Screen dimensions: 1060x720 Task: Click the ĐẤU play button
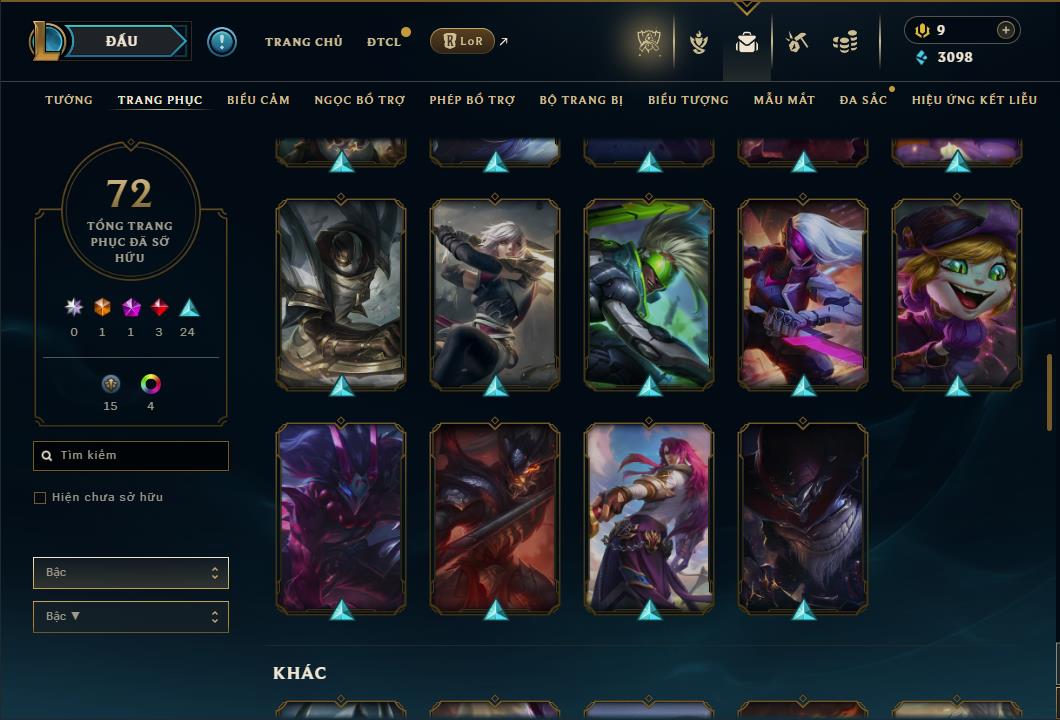tap(121, 41)
